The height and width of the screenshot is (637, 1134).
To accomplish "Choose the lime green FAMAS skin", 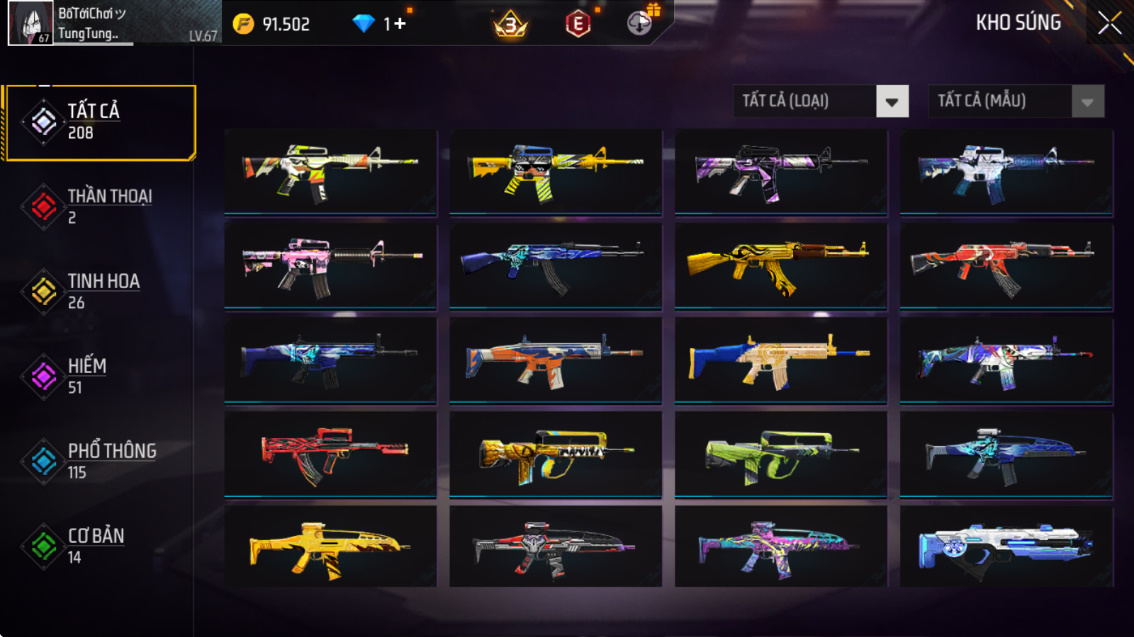I will (x=780, y=454).
